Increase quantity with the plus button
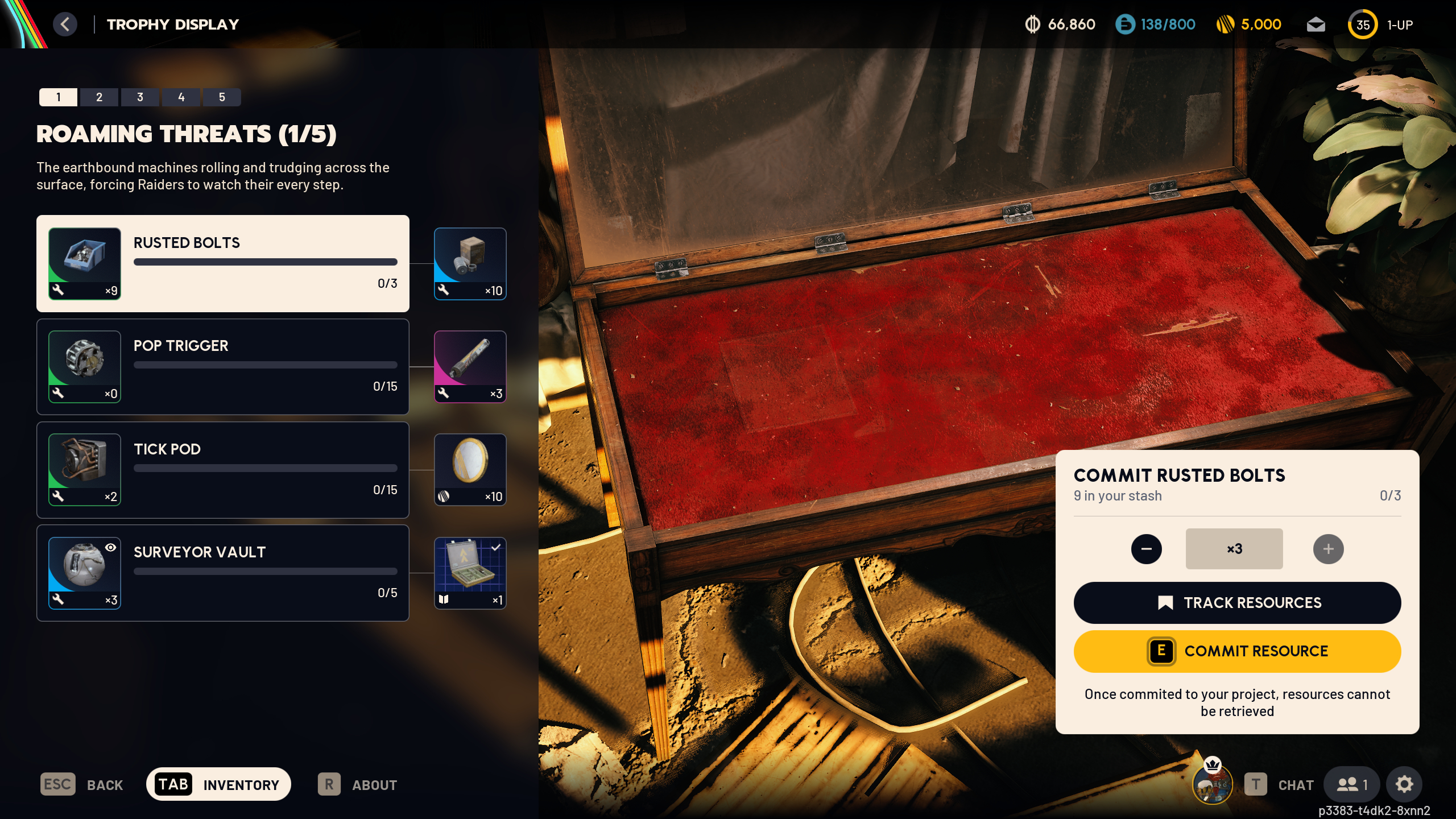 coord(1329,548)
